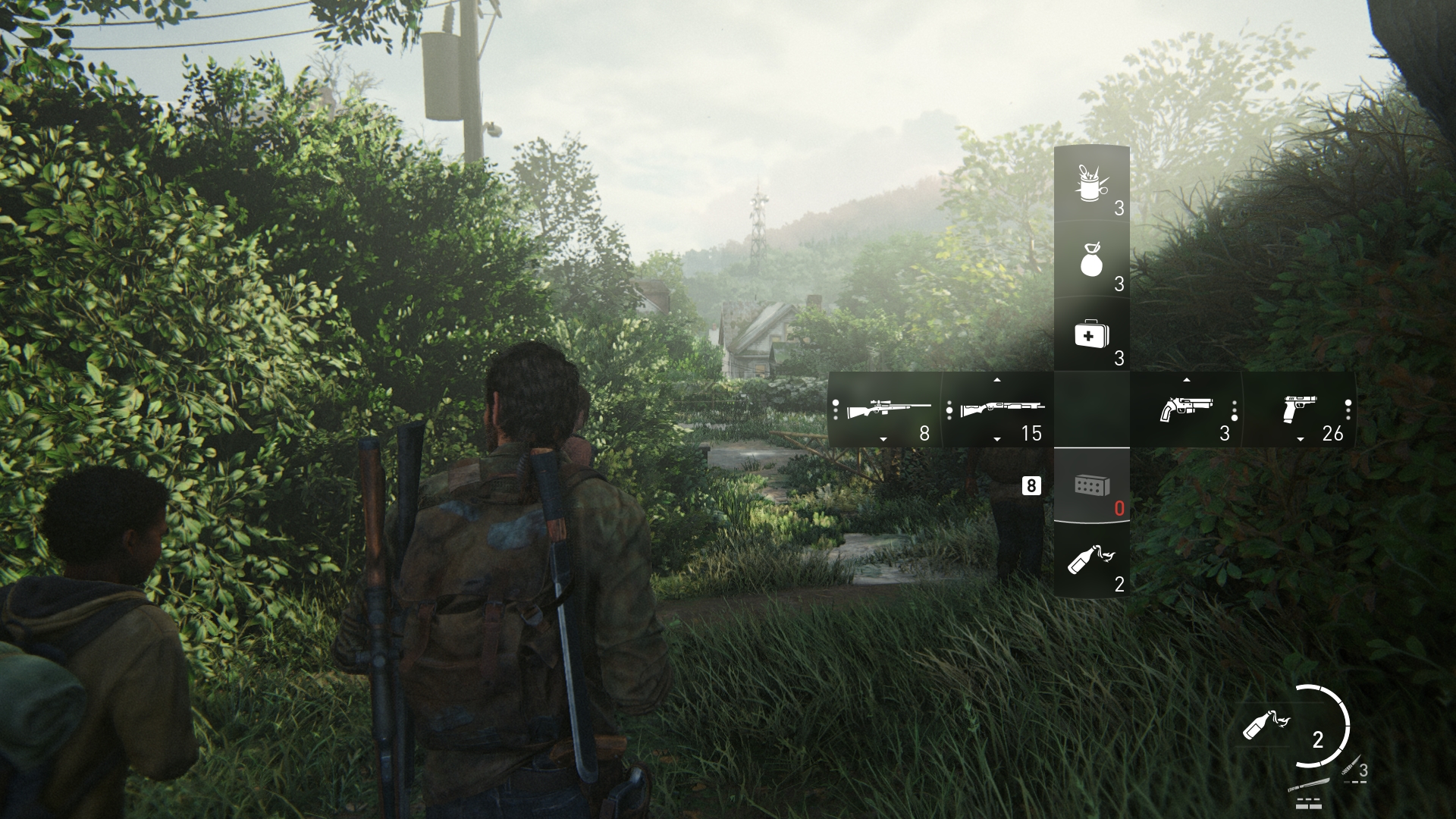This screenshot has width=1456, height=819.
Task: Select the health kit slot
Action: 1091,334
